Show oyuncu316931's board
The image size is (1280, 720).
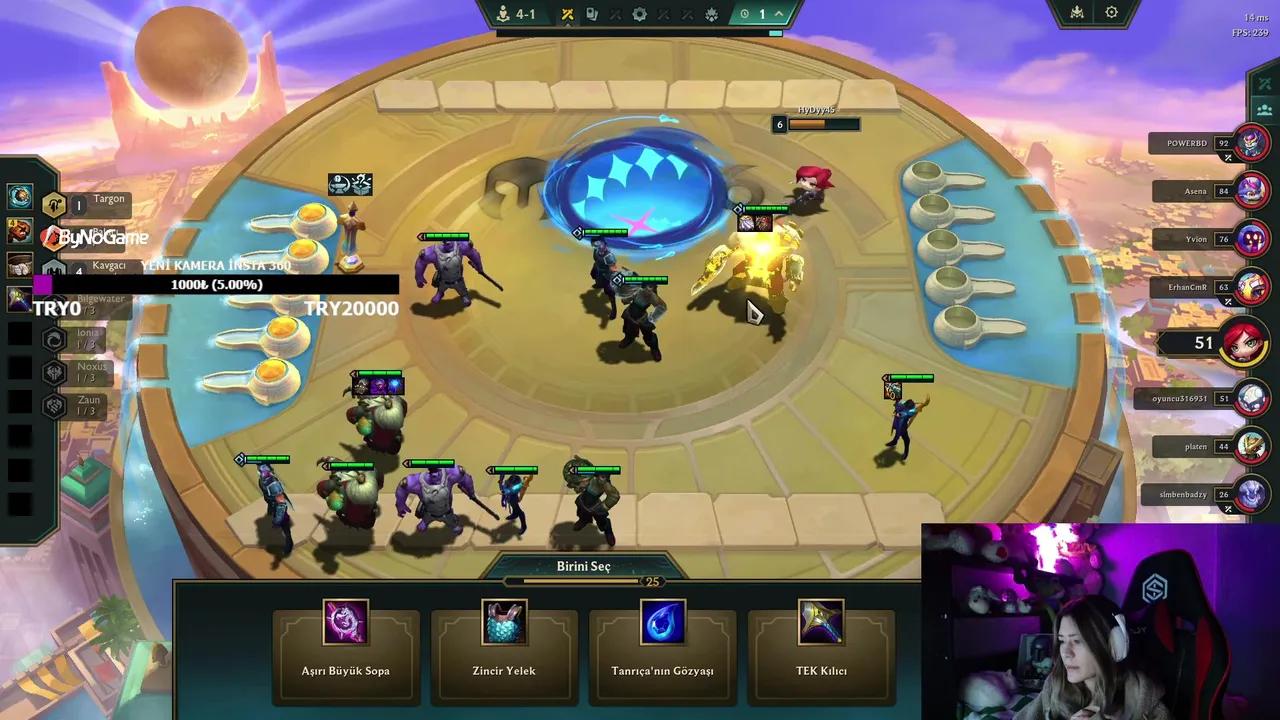(1251, 398)
